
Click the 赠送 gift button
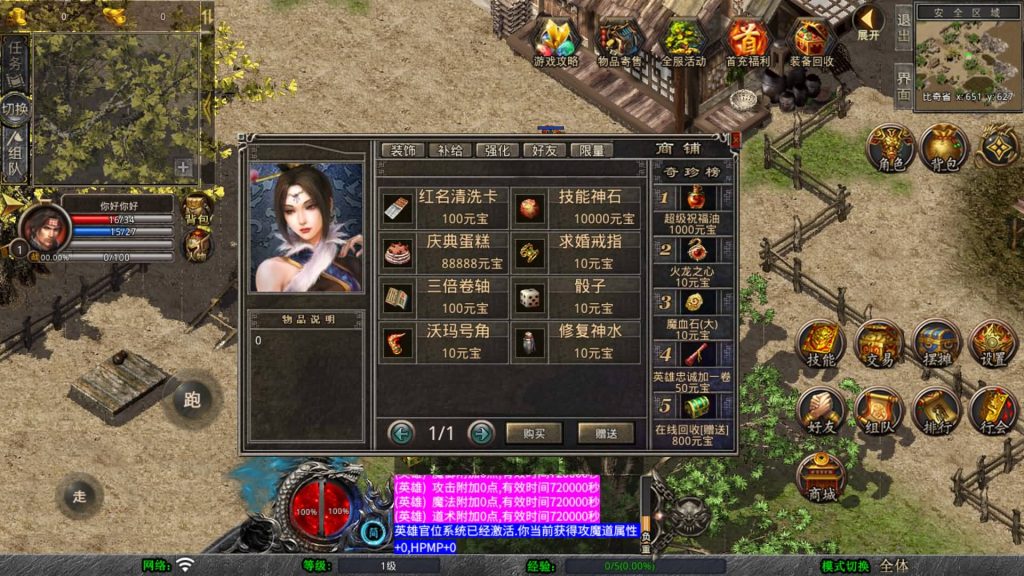pos(606,433)
